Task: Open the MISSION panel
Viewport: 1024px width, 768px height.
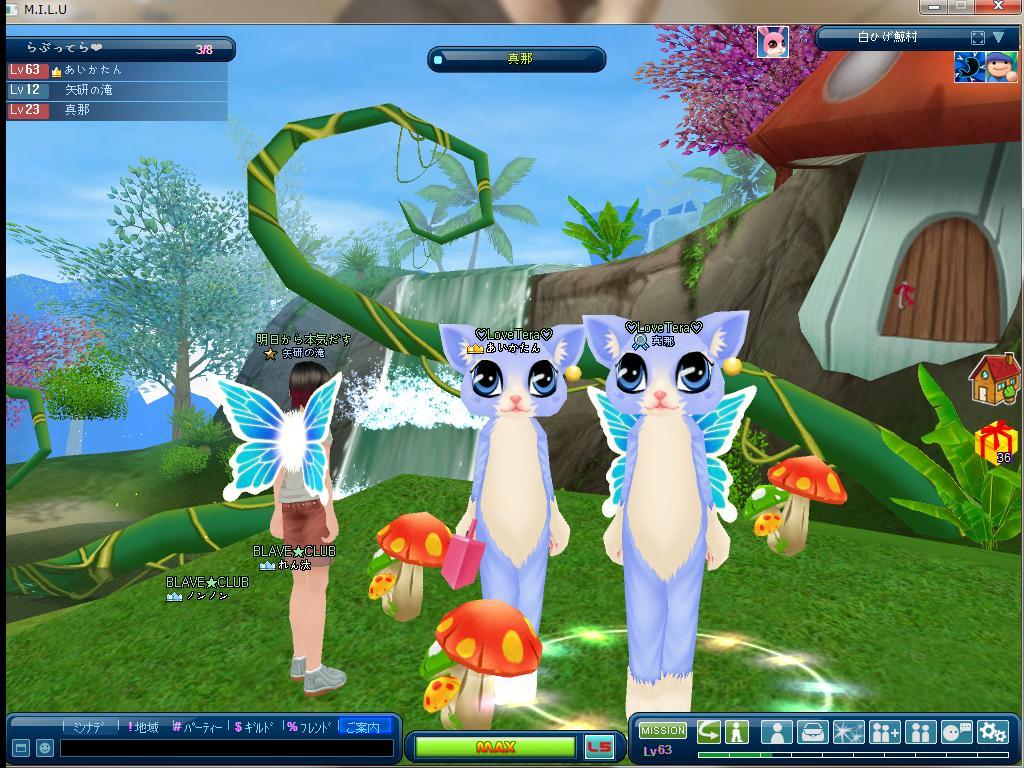Action: tap(663, 731)
